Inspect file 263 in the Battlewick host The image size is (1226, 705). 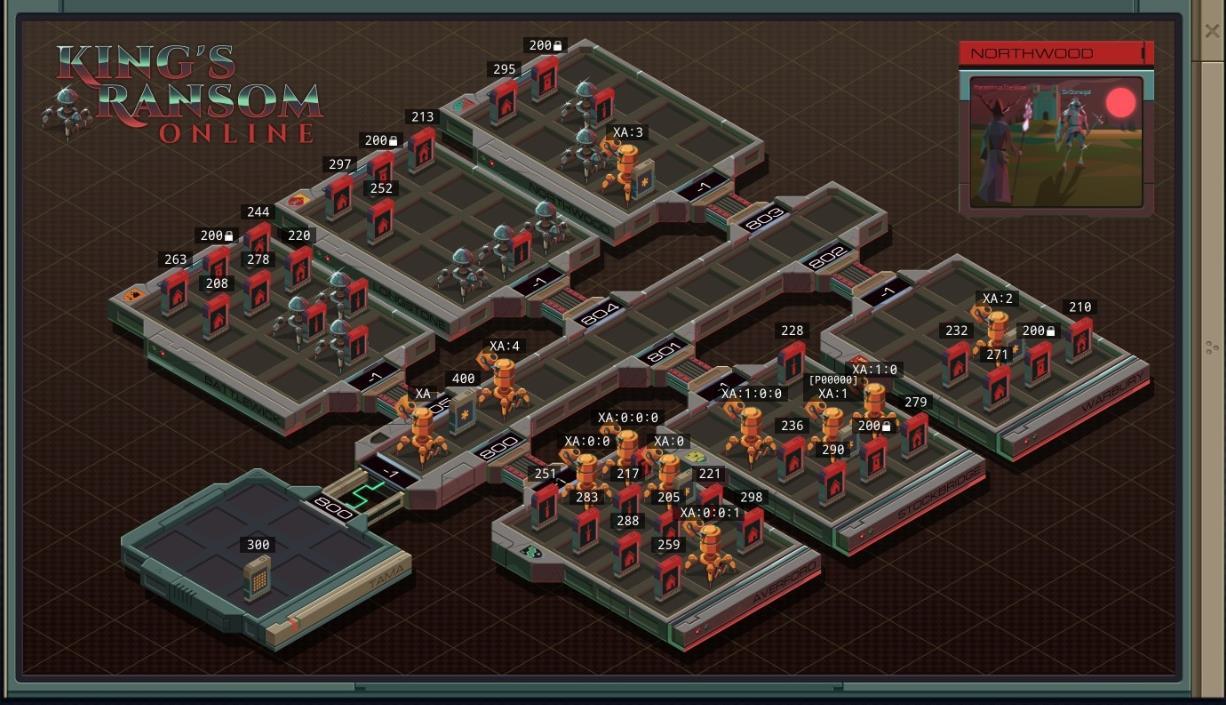click(x=175, y=292)
